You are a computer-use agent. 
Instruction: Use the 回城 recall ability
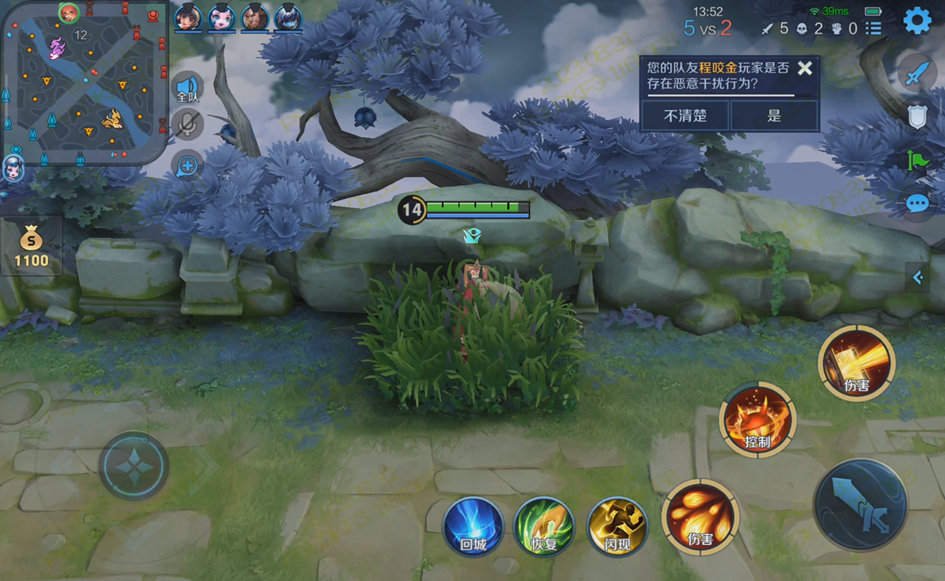point(473,526)
